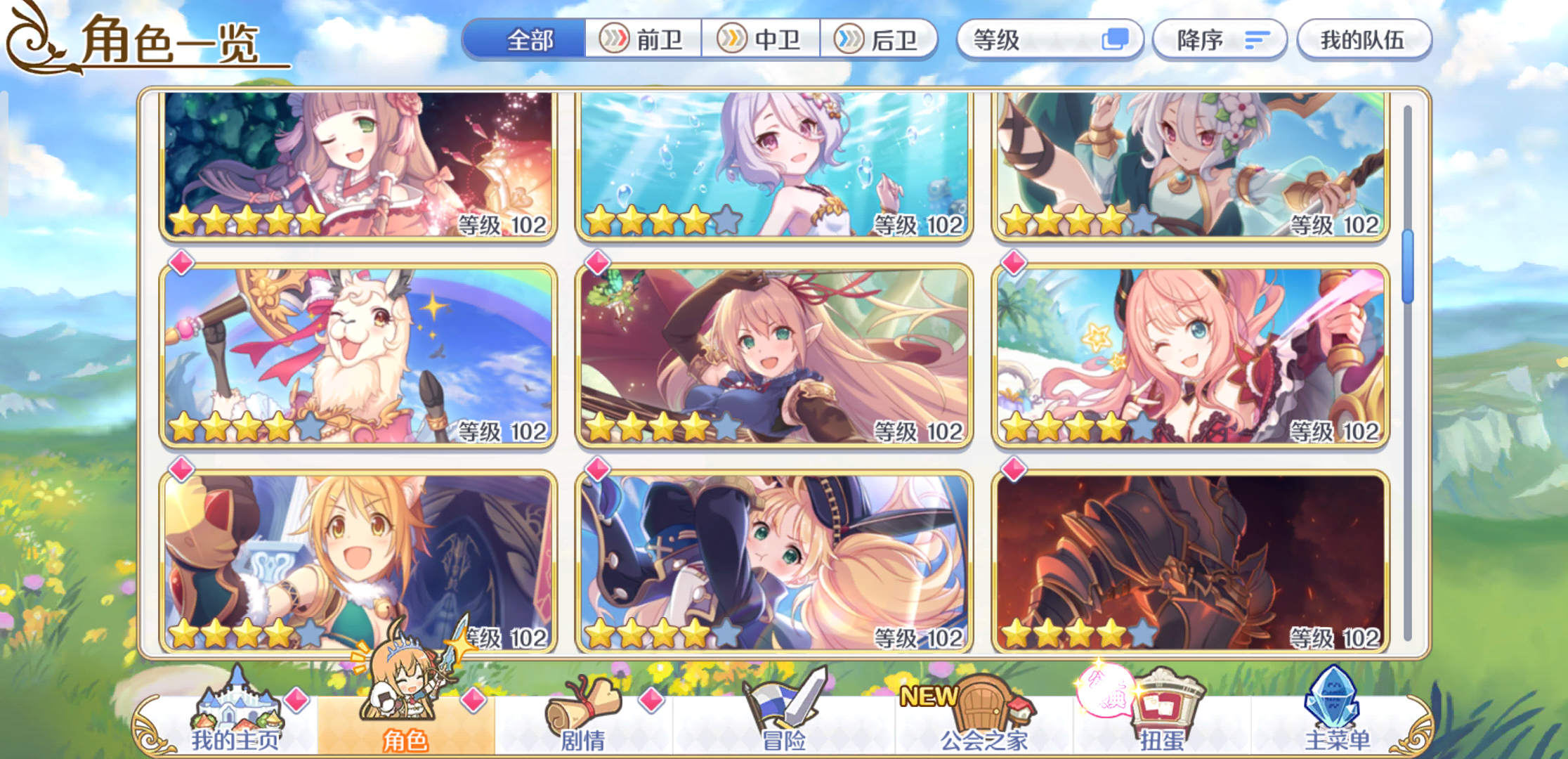Select the 全部 show-all filter
Screen dimensions: 1568x759
click(x=528, y=40)
